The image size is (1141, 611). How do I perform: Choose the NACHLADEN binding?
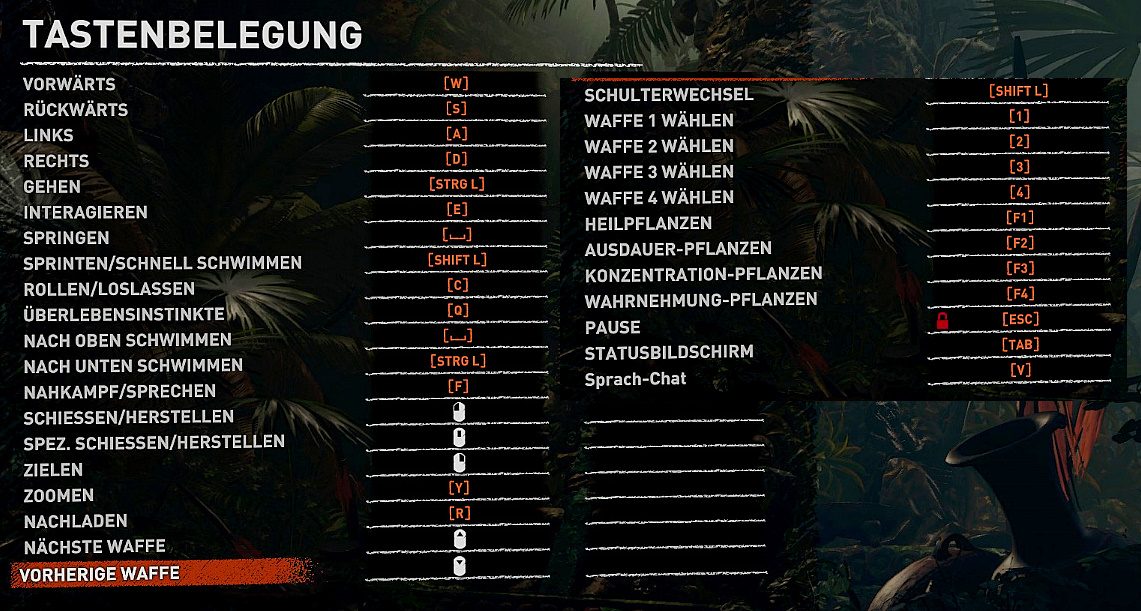[x=456, y=514]
